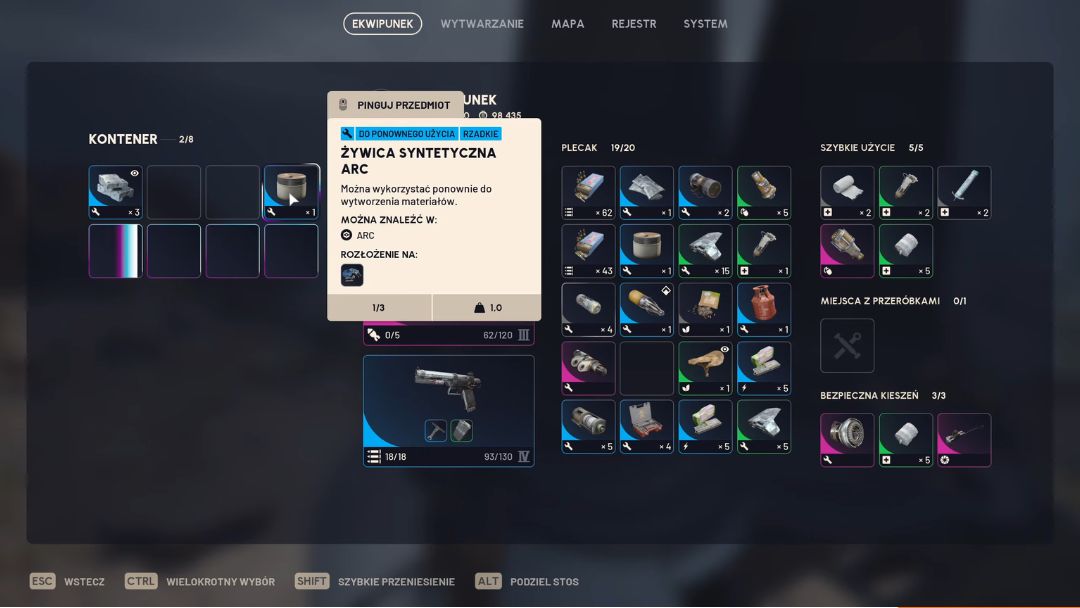
Task: Select the ammo box stack of 82
Action: [588, 192]
